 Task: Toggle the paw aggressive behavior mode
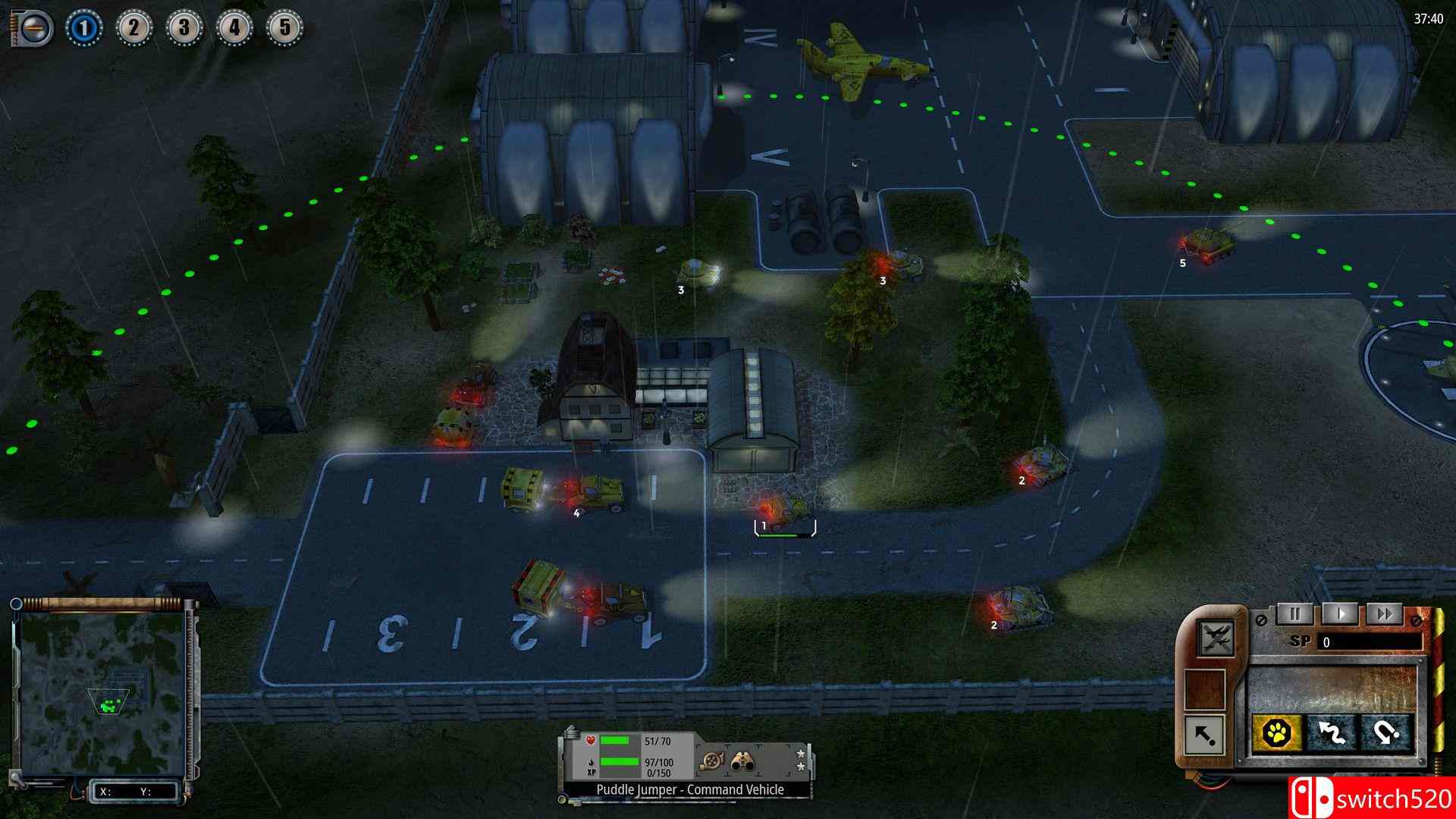(x=1277, y=733)
